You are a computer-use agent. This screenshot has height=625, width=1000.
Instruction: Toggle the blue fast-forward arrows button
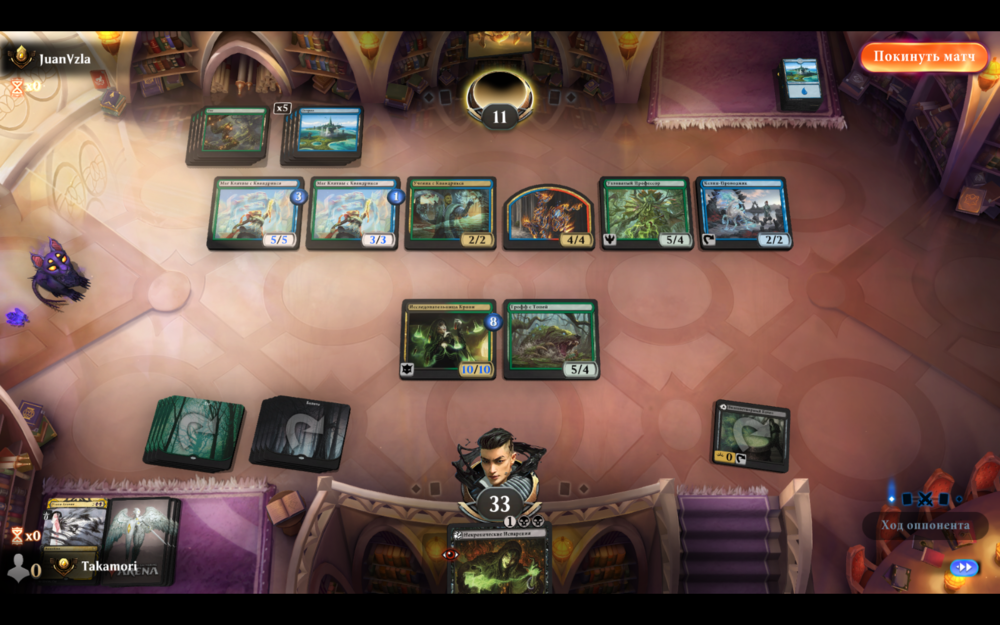pos(963,567)
